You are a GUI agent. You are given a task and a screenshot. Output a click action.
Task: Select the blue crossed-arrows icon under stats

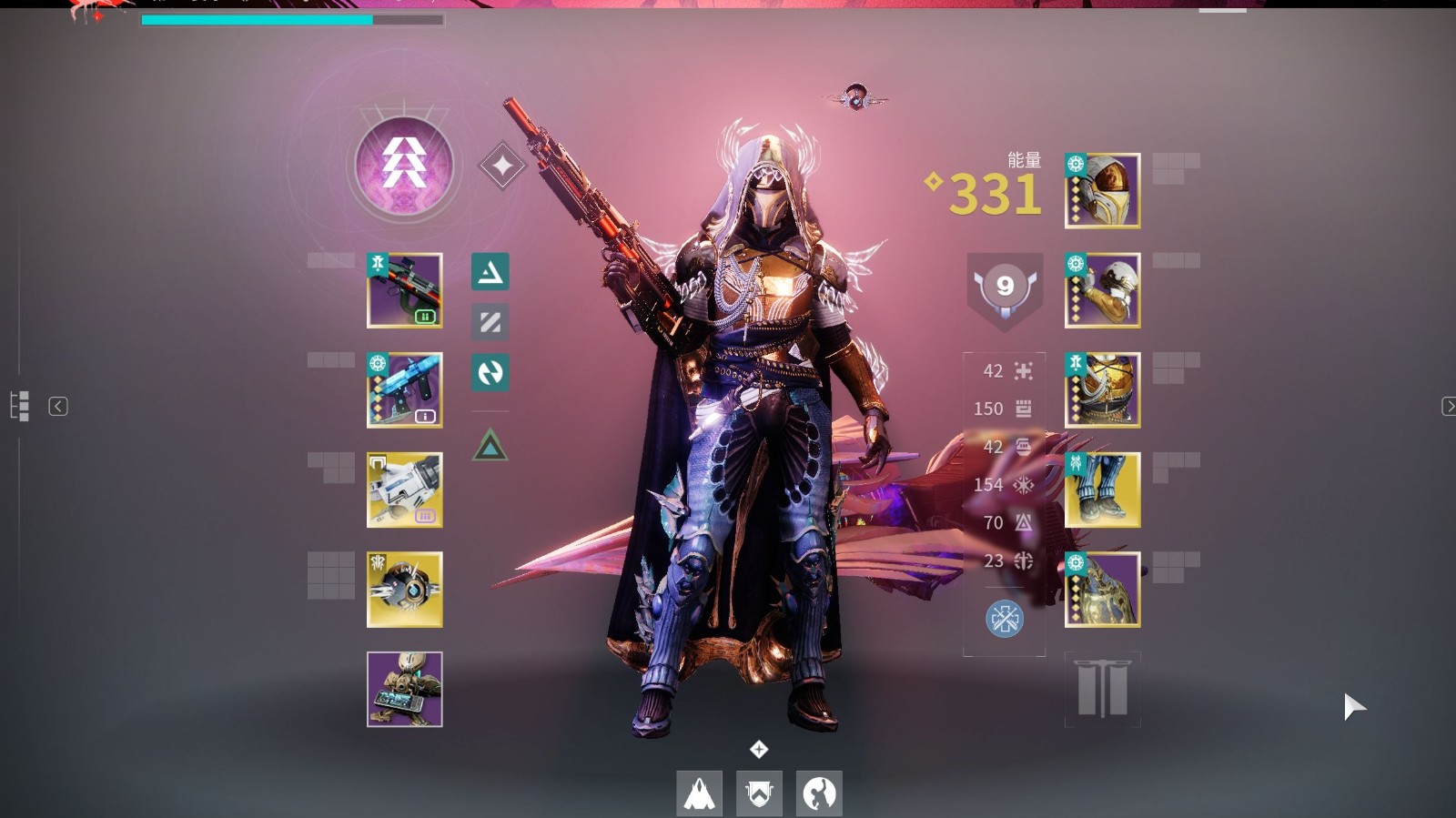(x=1005, y=620)
